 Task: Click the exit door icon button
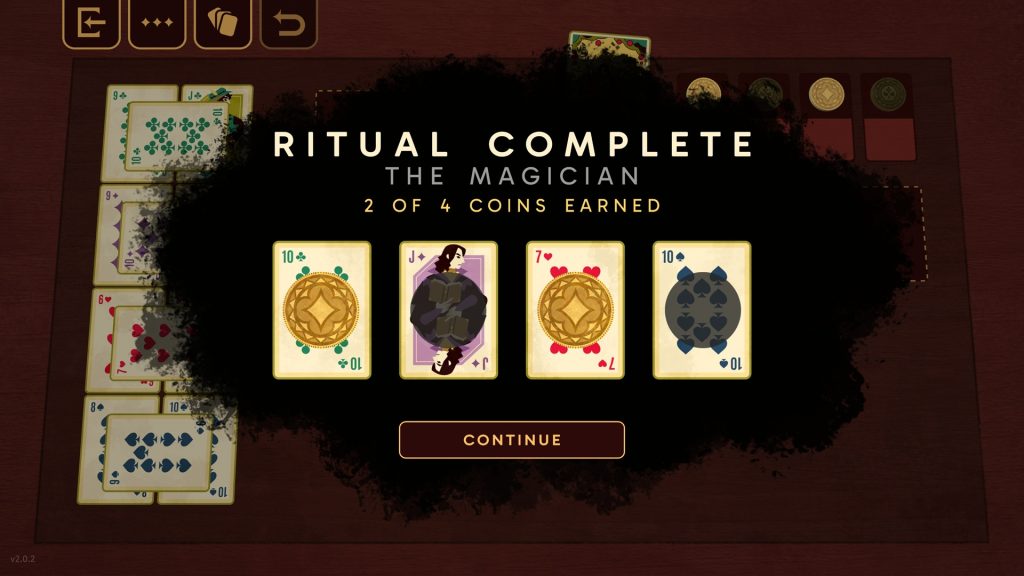click(x=91, y=24)
